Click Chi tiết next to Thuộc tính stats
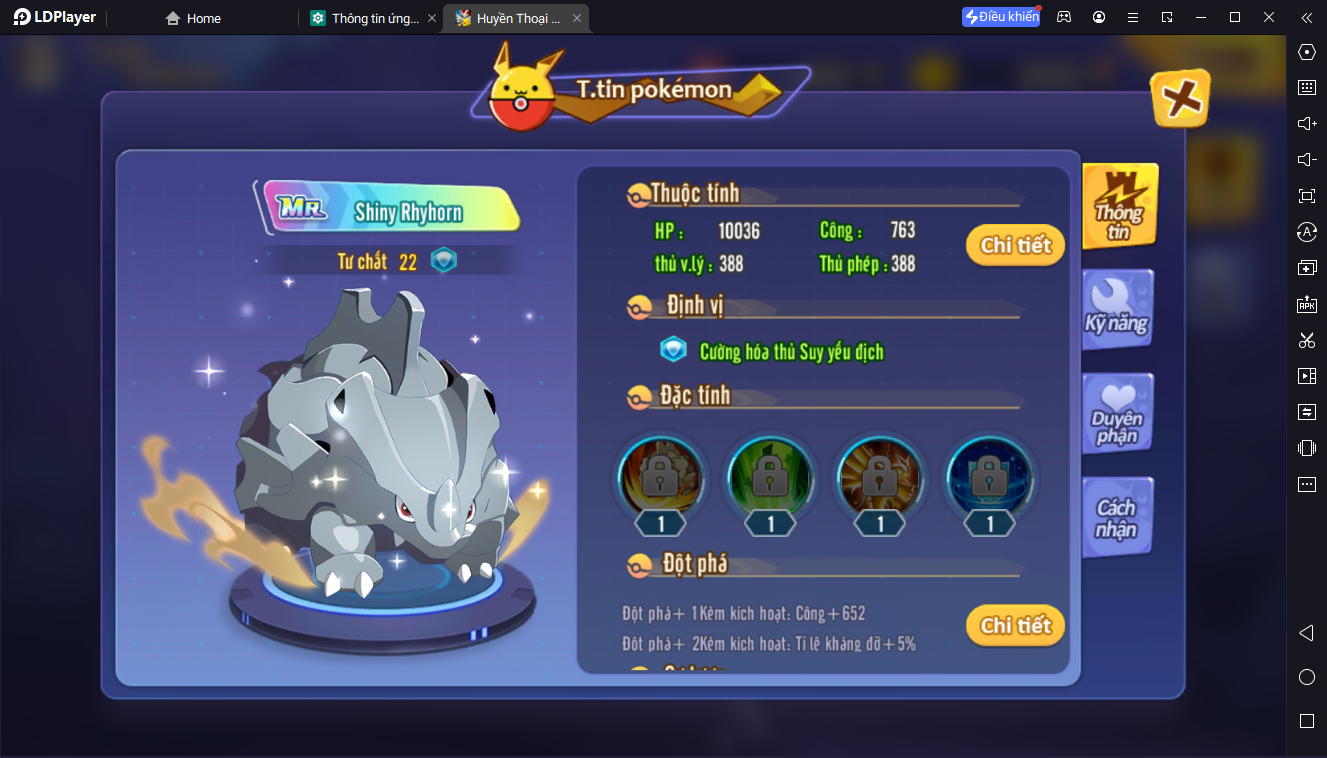This screenshot has height=758, width=1327. click(1014, 245)
